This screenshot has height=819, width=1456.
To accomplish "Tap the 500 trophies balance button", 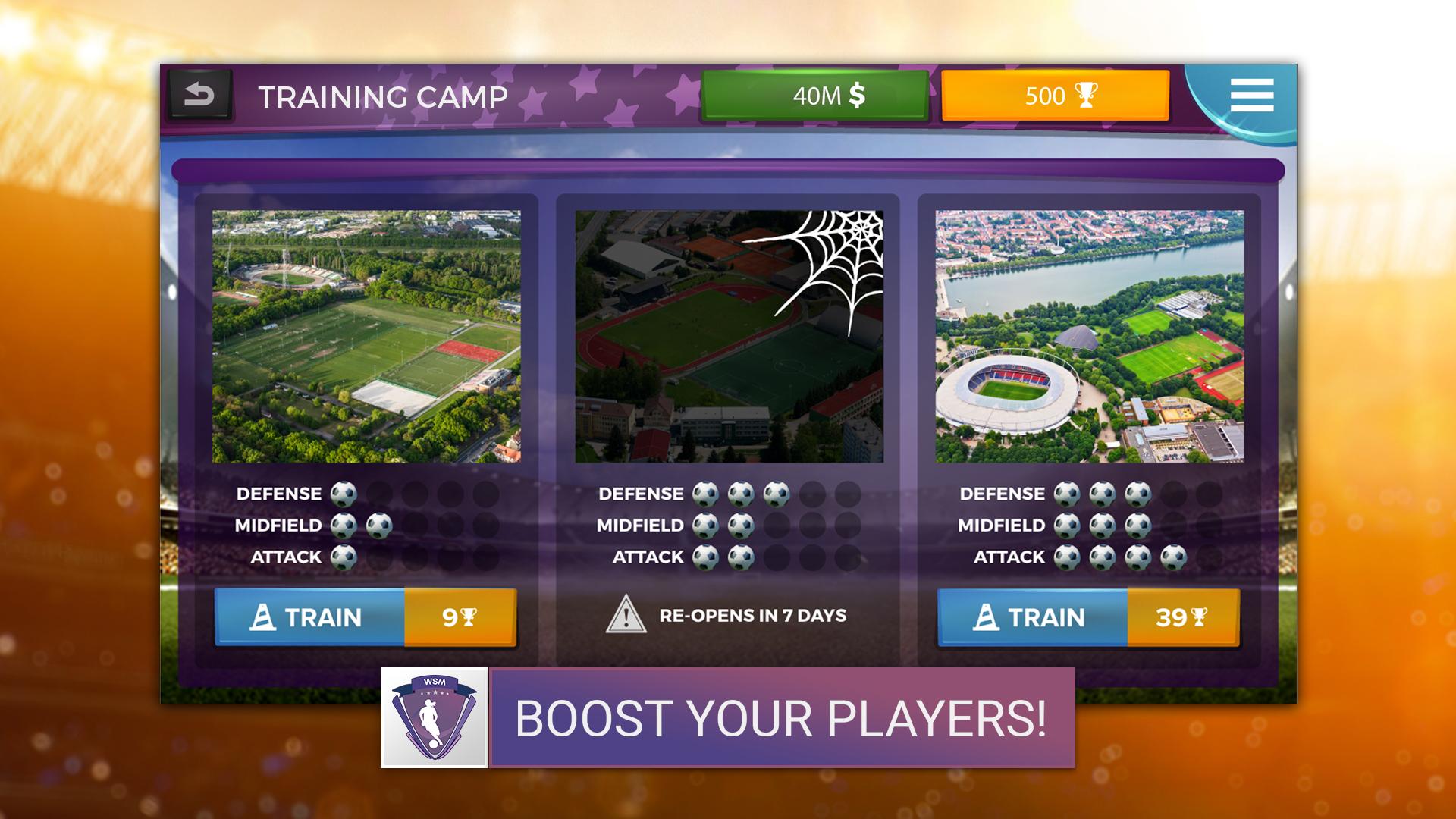I will (1055, 96).
